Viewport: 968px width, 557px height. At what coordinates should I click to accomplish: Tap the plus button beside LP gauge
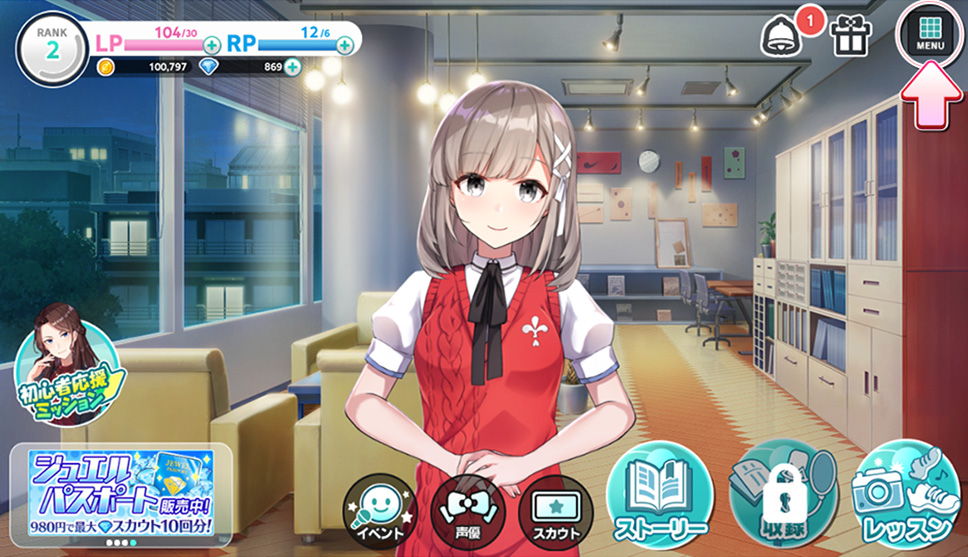coord(212,45)
